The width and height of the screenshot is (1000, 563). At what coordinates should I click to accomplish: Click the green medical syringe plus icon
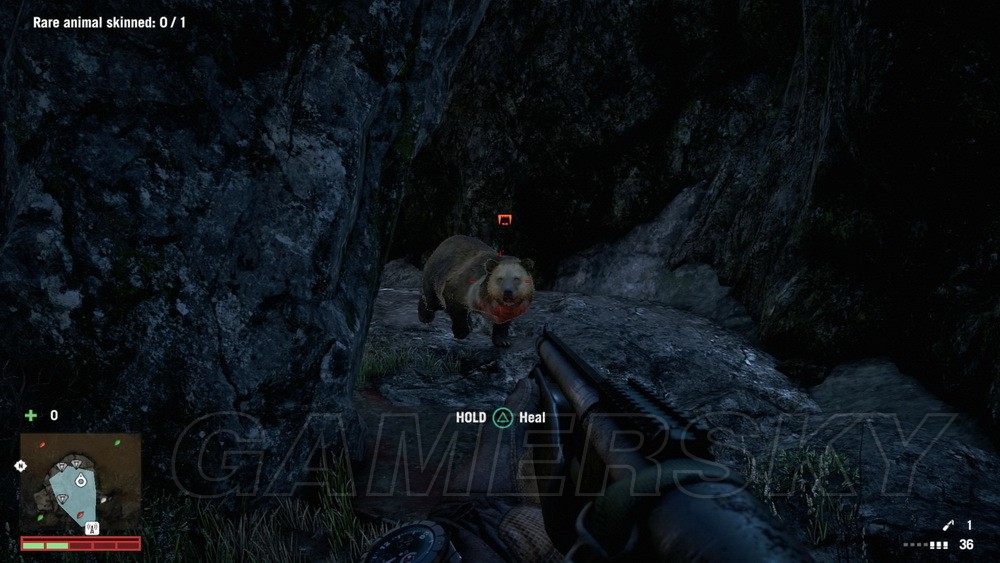coord(31,415)
